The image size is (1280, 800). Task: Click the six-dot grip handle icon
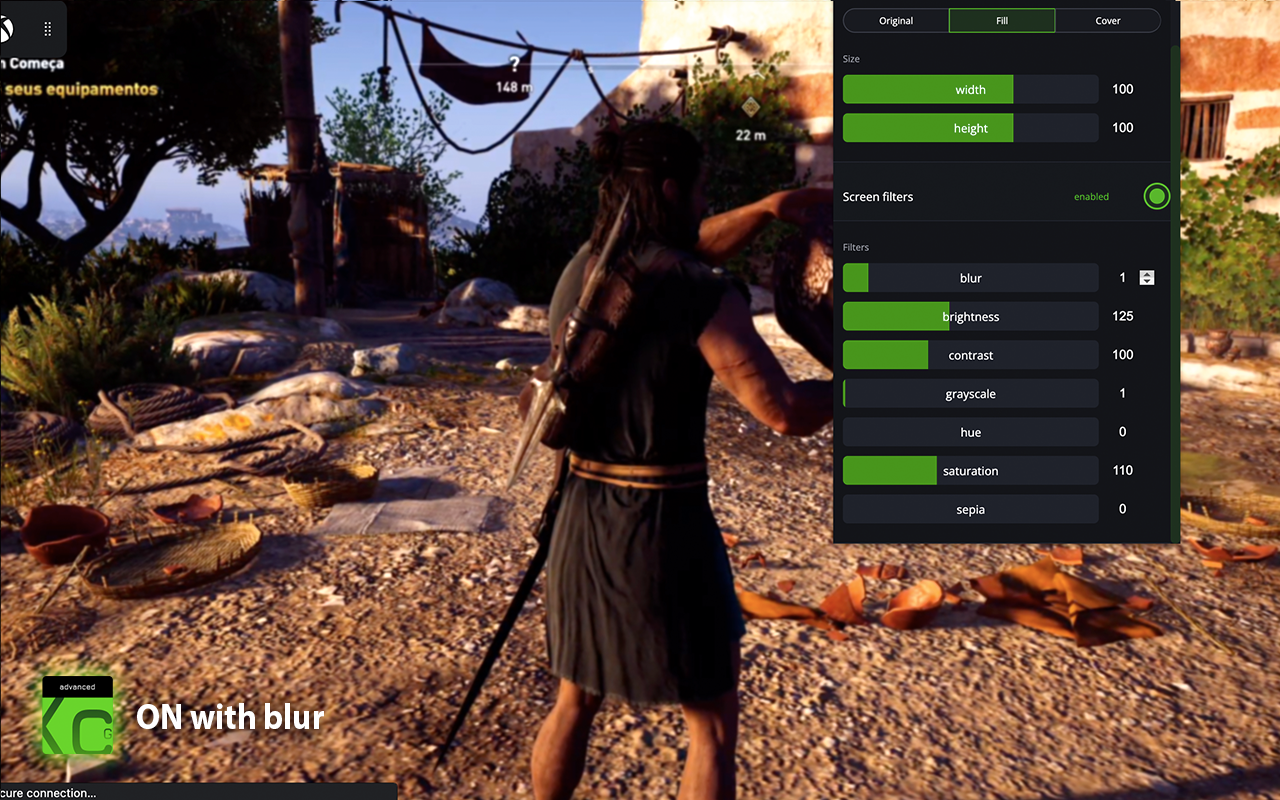pyautogui.click(x=47, y=29)
